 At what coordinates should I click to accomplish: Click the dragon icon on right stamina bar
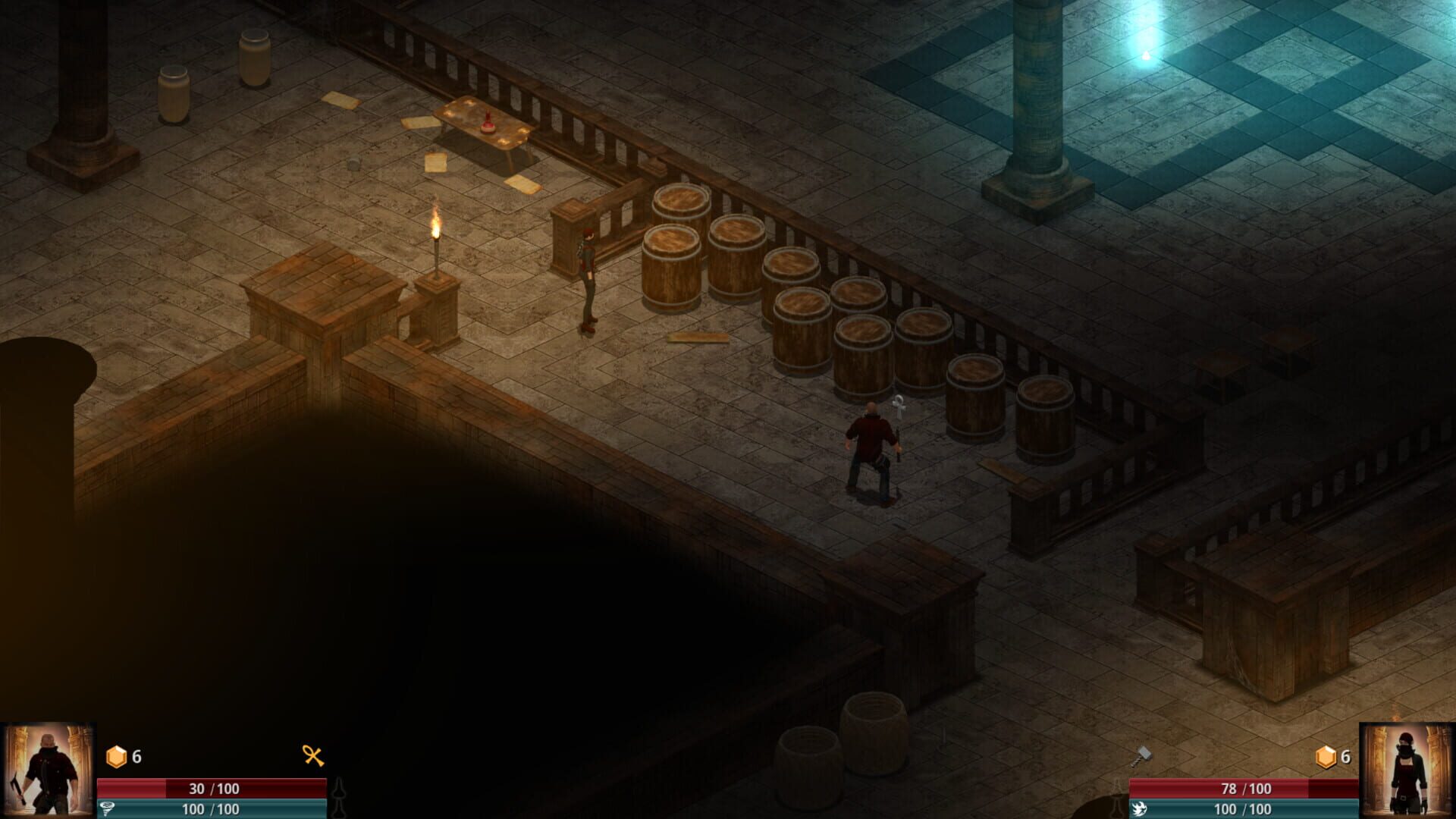1139,808
